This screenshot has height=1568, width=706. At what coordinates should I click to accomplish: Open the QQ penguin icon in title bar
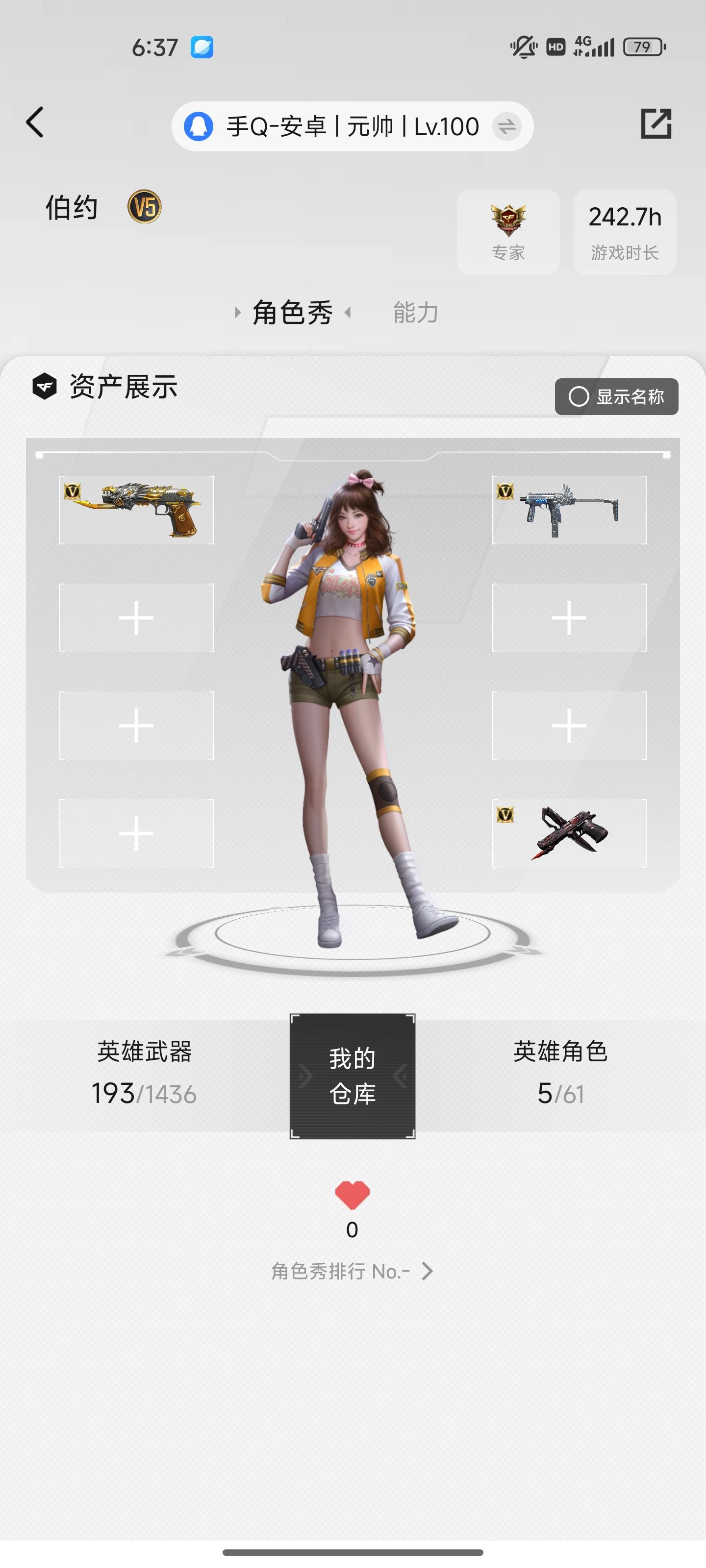coord(199,126)
